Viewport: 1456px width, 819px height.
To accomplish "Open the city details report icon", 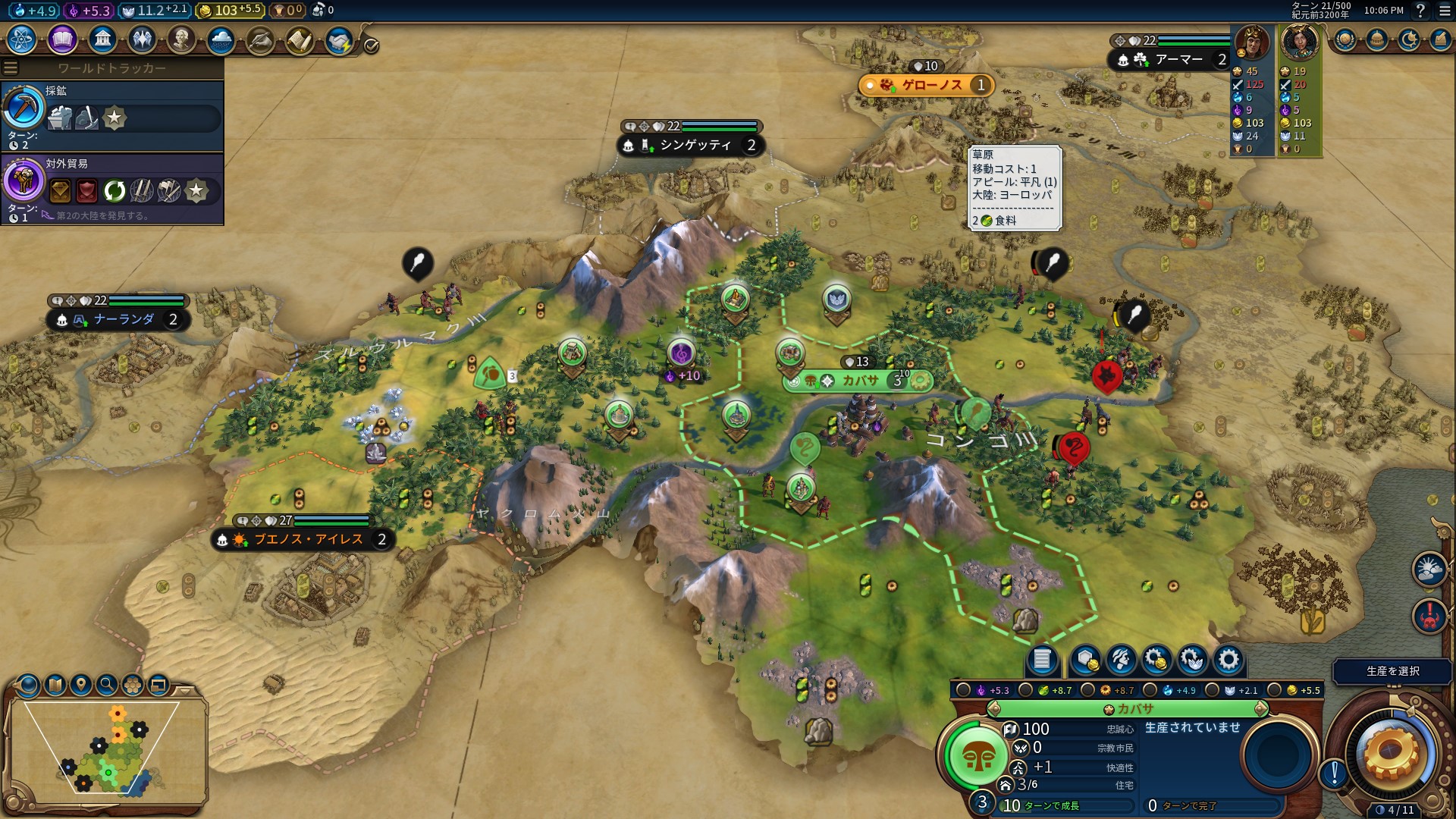I will [1042, 660].
